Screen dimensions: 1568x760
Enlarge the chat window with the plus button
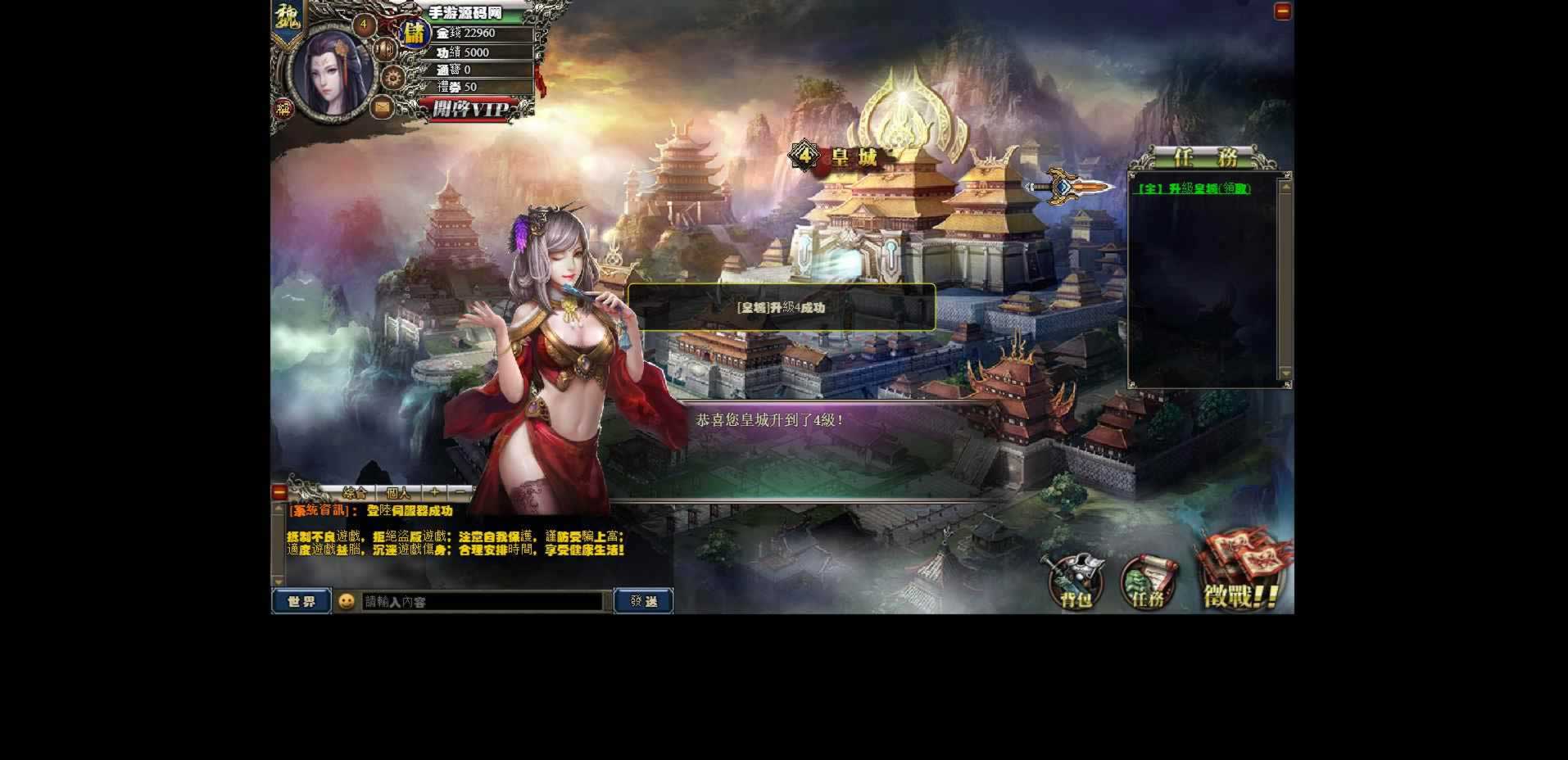434,492
